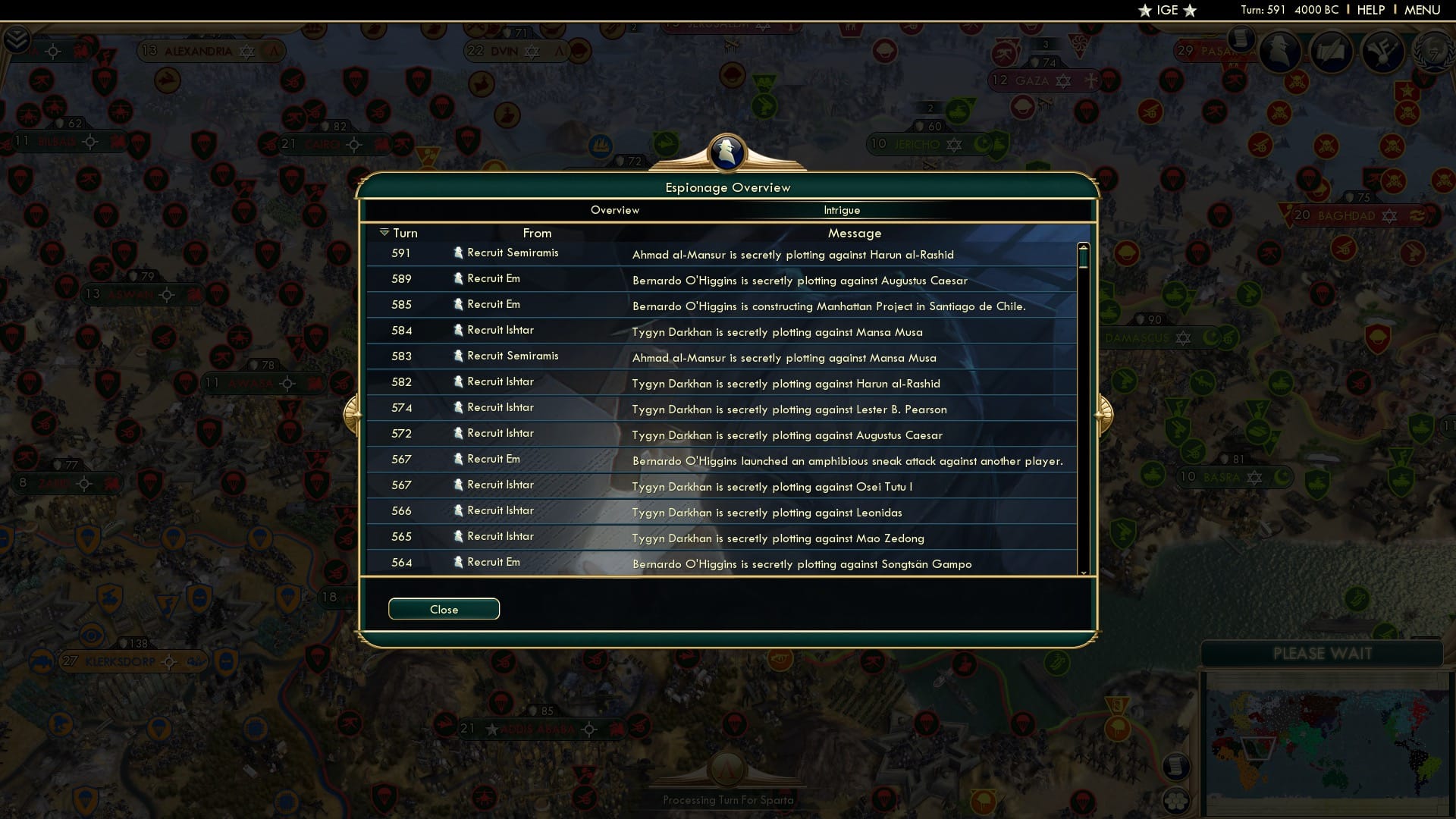
Task: Click the Culture Overview fan icon in toolbar
Action: pos(1382,52)
